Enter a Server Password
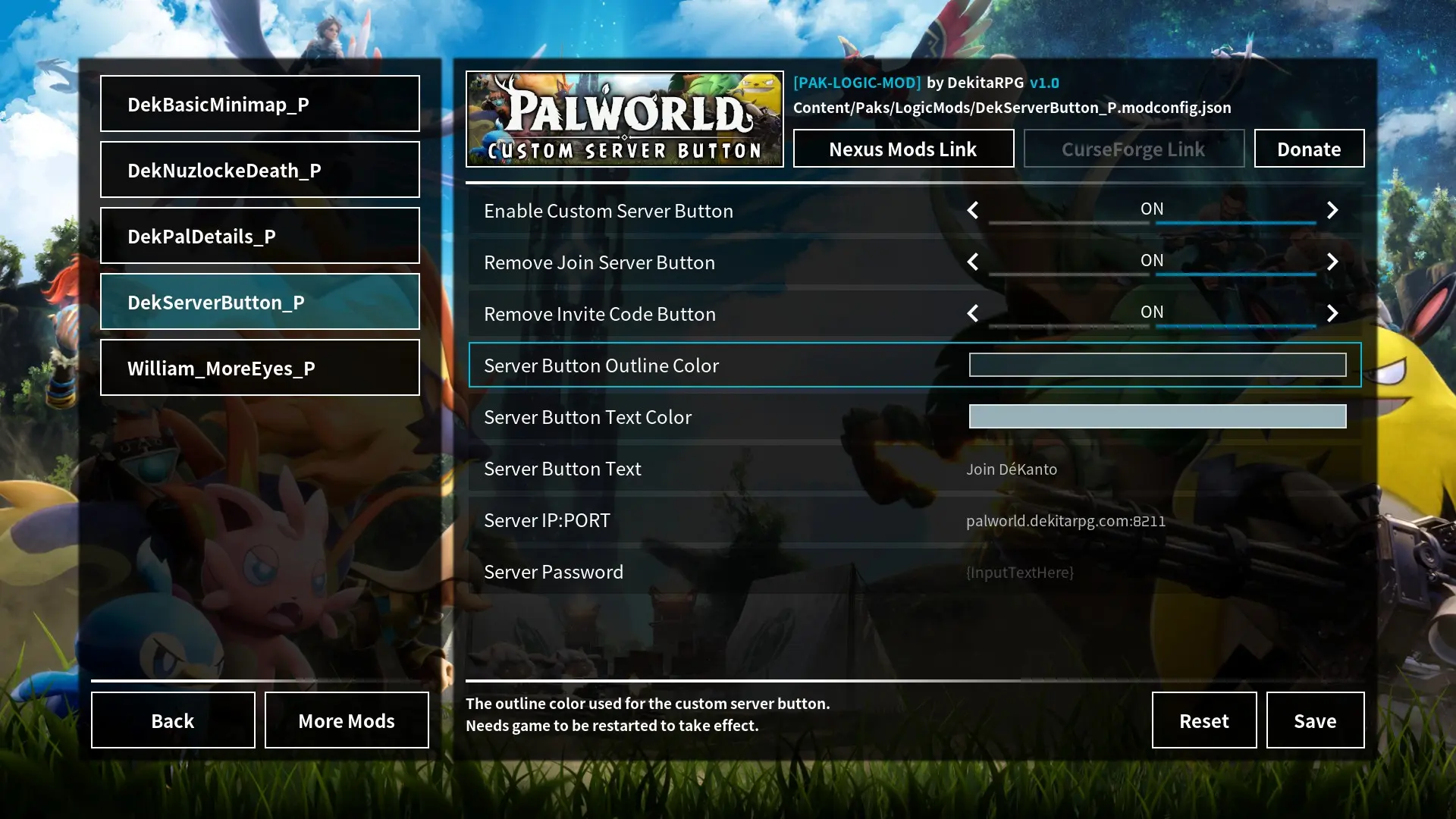The height and width of the screenshot is (819, 1456). [x=1020, y=573]
